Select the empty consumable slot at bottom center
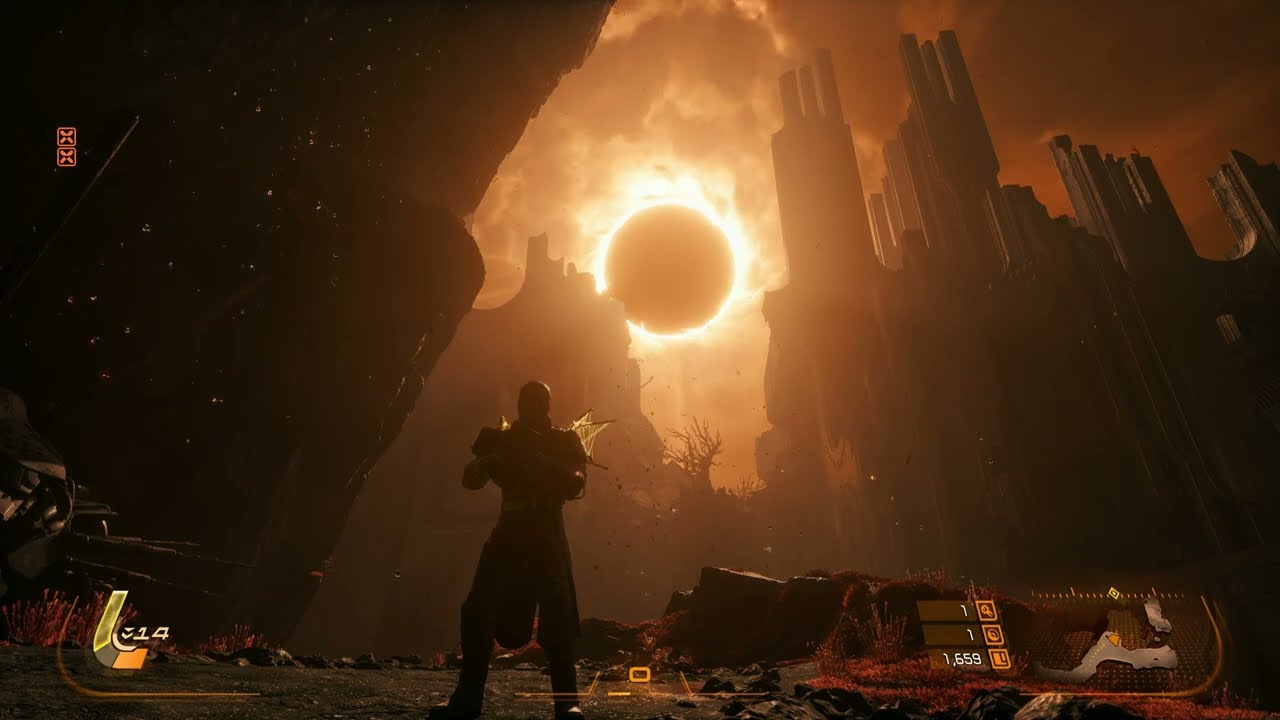 click(x=640, y=675)
